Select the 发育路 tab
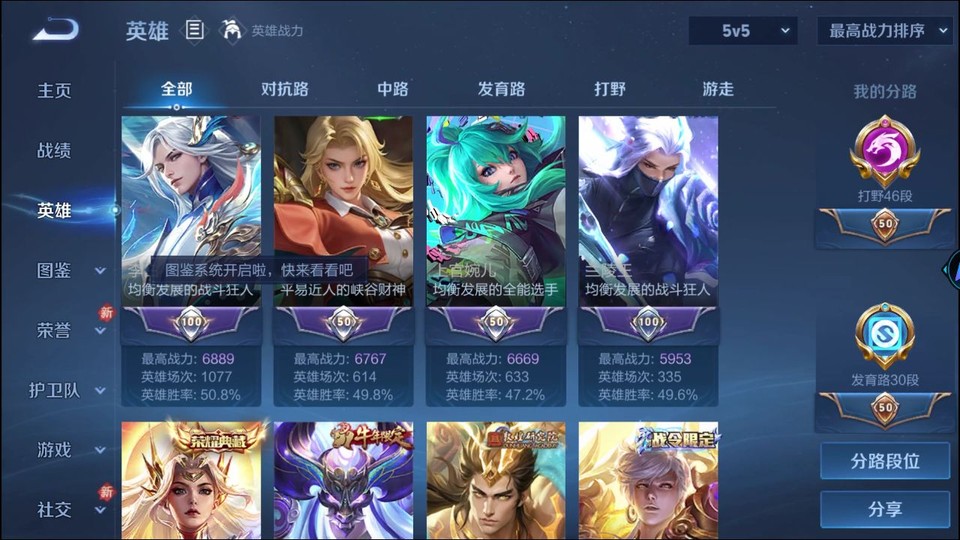Image resolution: width=960 pixels, height=540 pixels. pyautogui.click(x=501, y=89)
